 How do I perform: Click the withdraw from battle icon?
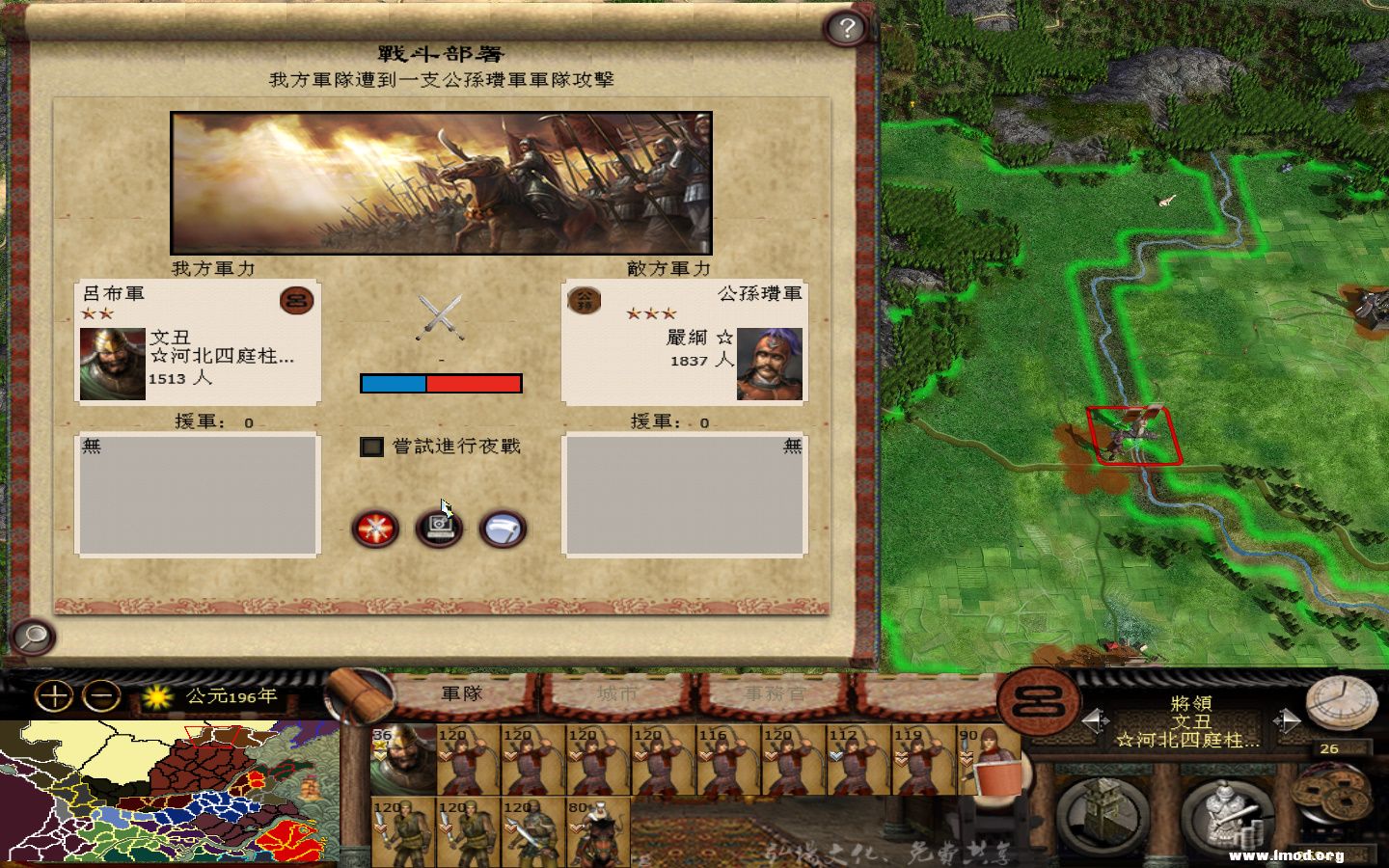click(x=503, y=528)
